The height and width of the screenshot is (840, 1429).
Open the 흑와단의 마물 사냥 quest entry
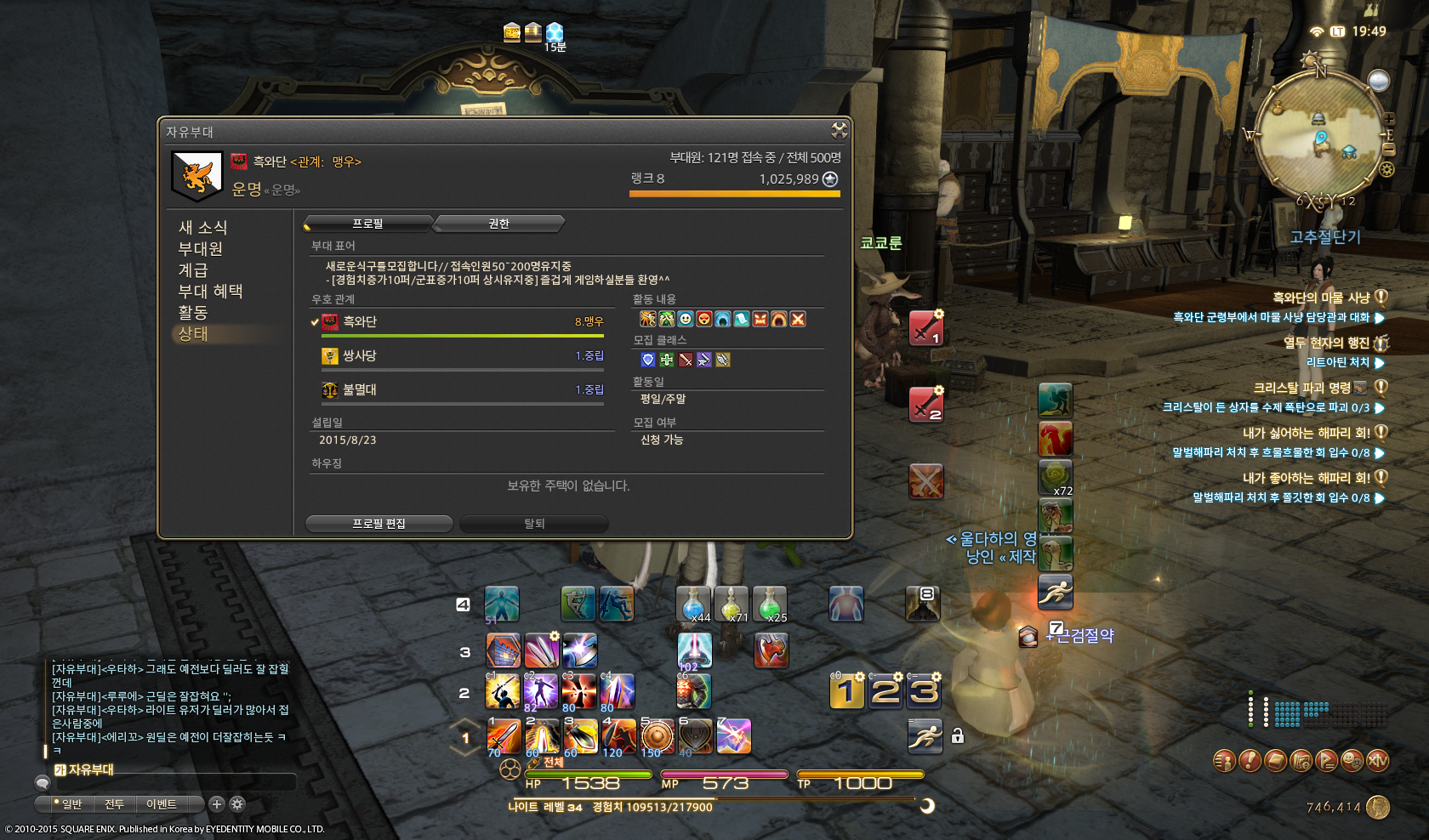(1321, 298)
